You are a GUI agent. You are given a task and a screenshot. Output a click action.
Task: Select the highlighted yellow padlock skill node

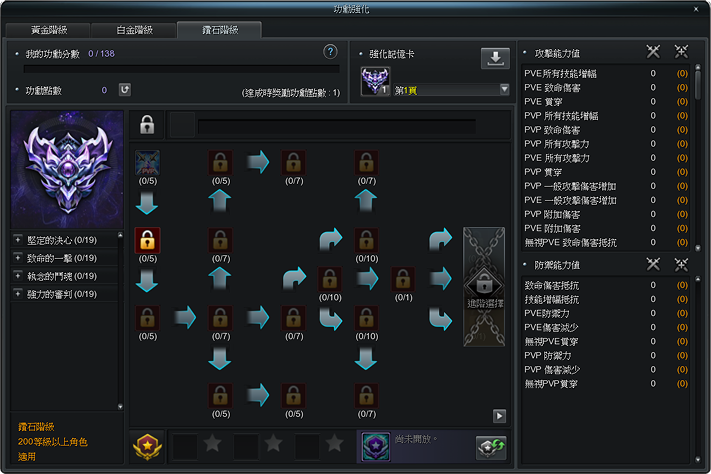pos(147,240)
